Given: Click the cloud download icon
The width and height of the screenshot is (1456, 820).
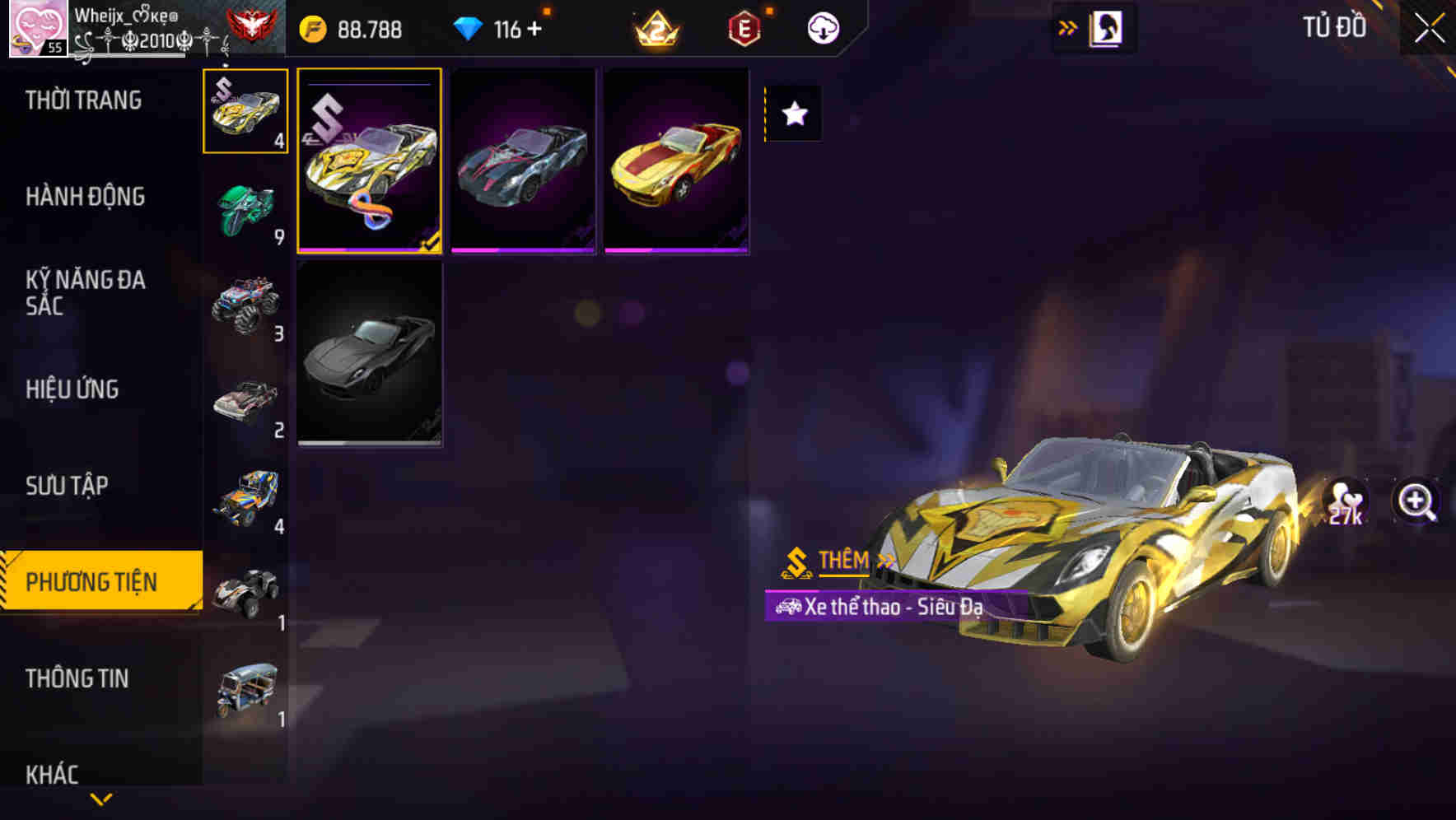Looking at the screenshot, I should [x=823, y=27].
